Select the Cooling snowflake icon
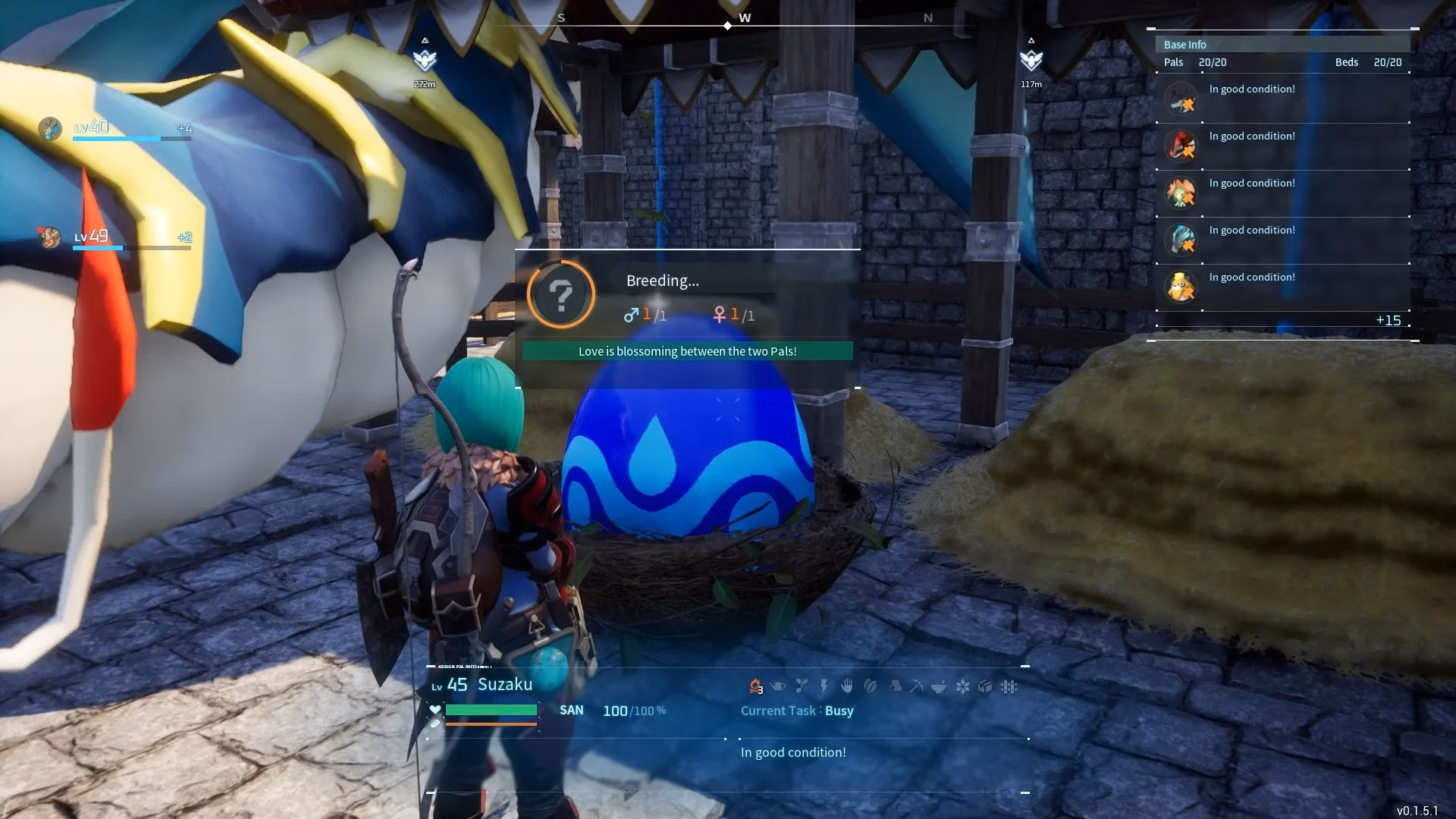This screenshot has height=819, width=1456. tap(962, 686)
